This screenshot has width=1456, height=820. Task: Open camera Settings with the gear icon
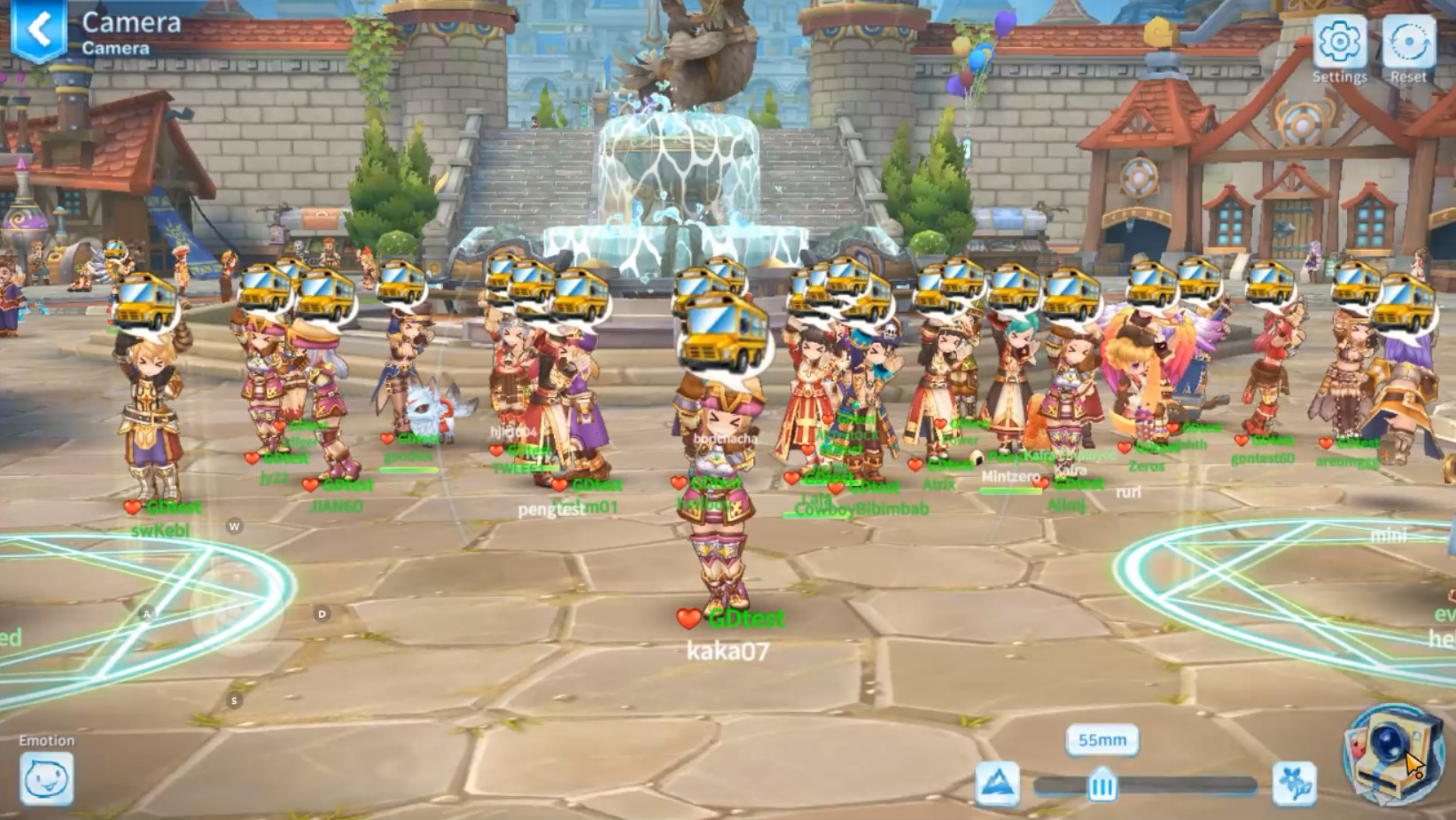click(x=1338, y=41)
